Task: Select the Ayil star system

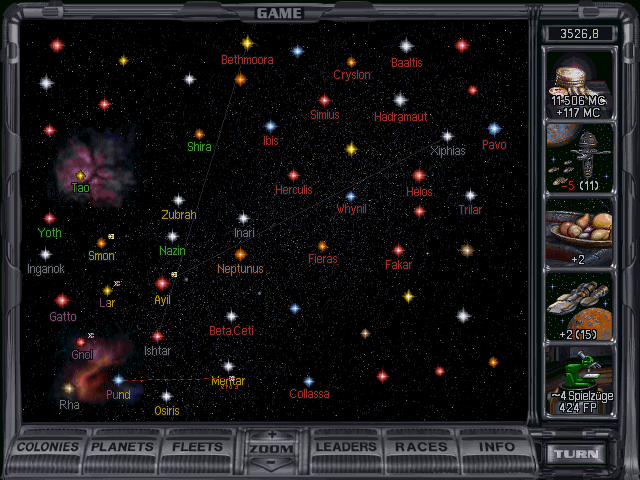Action: pyautogui.click(x=162, y=284)
